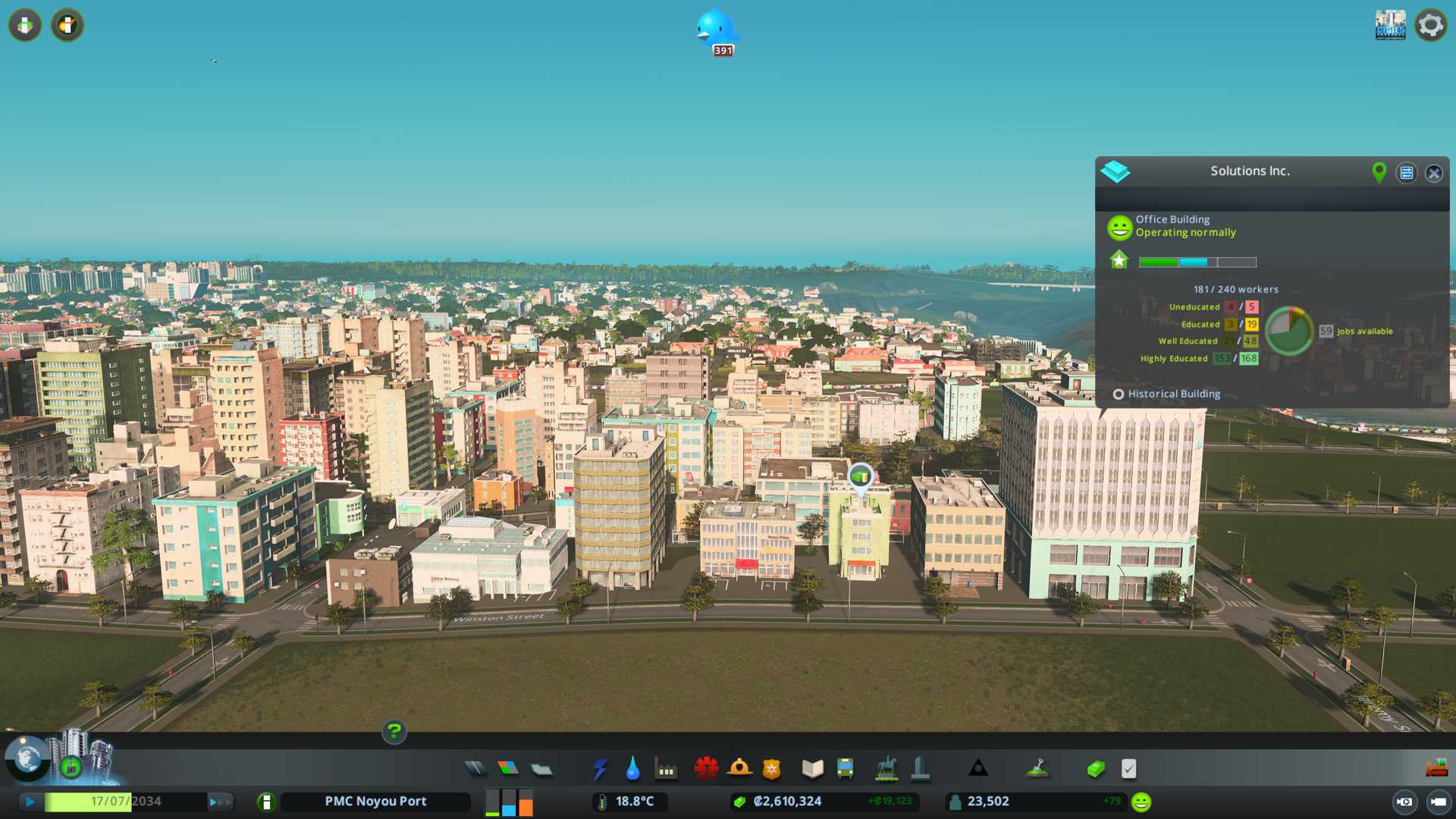
Task: Open the Economy money panel
Action: [1096, 769]
